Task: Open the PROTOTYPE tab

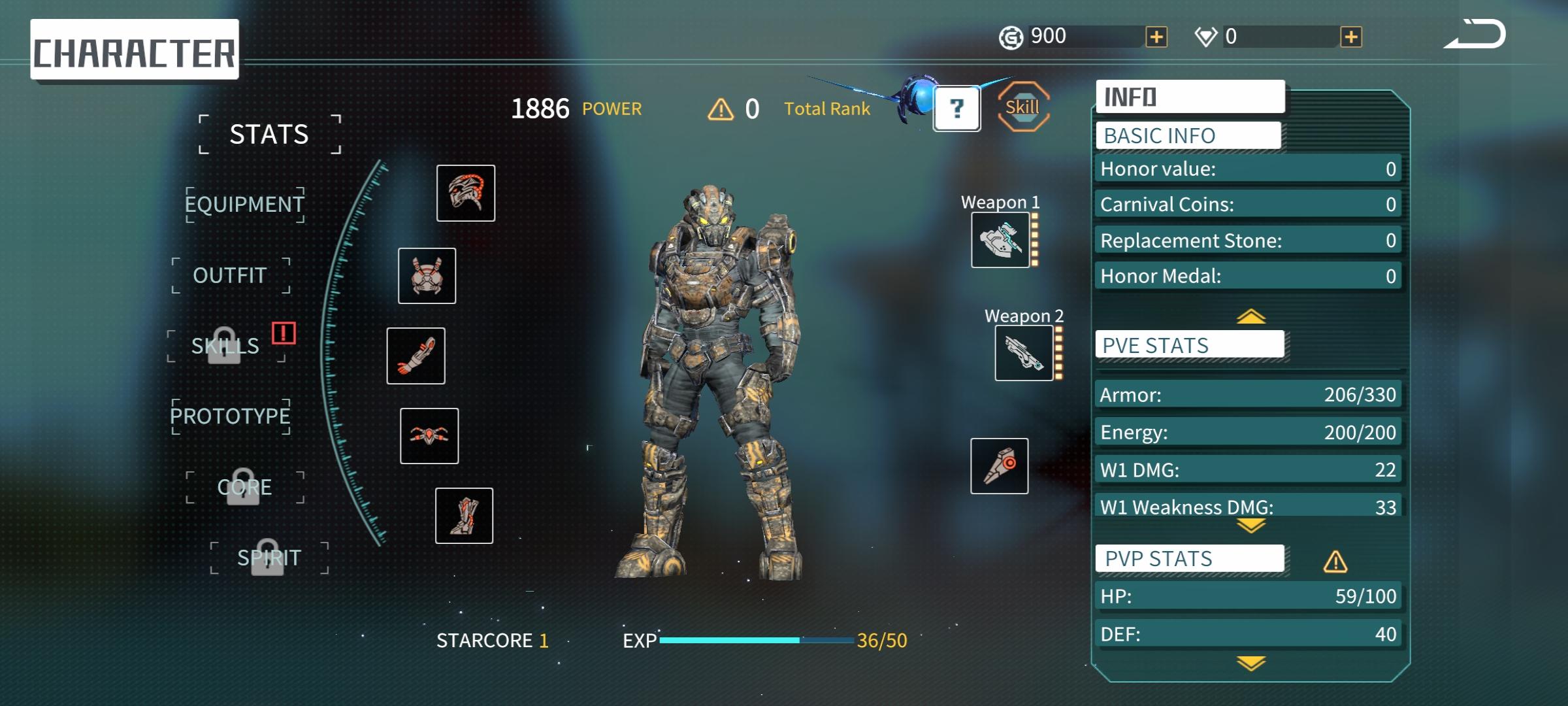Action: click(x=230, y=416)
